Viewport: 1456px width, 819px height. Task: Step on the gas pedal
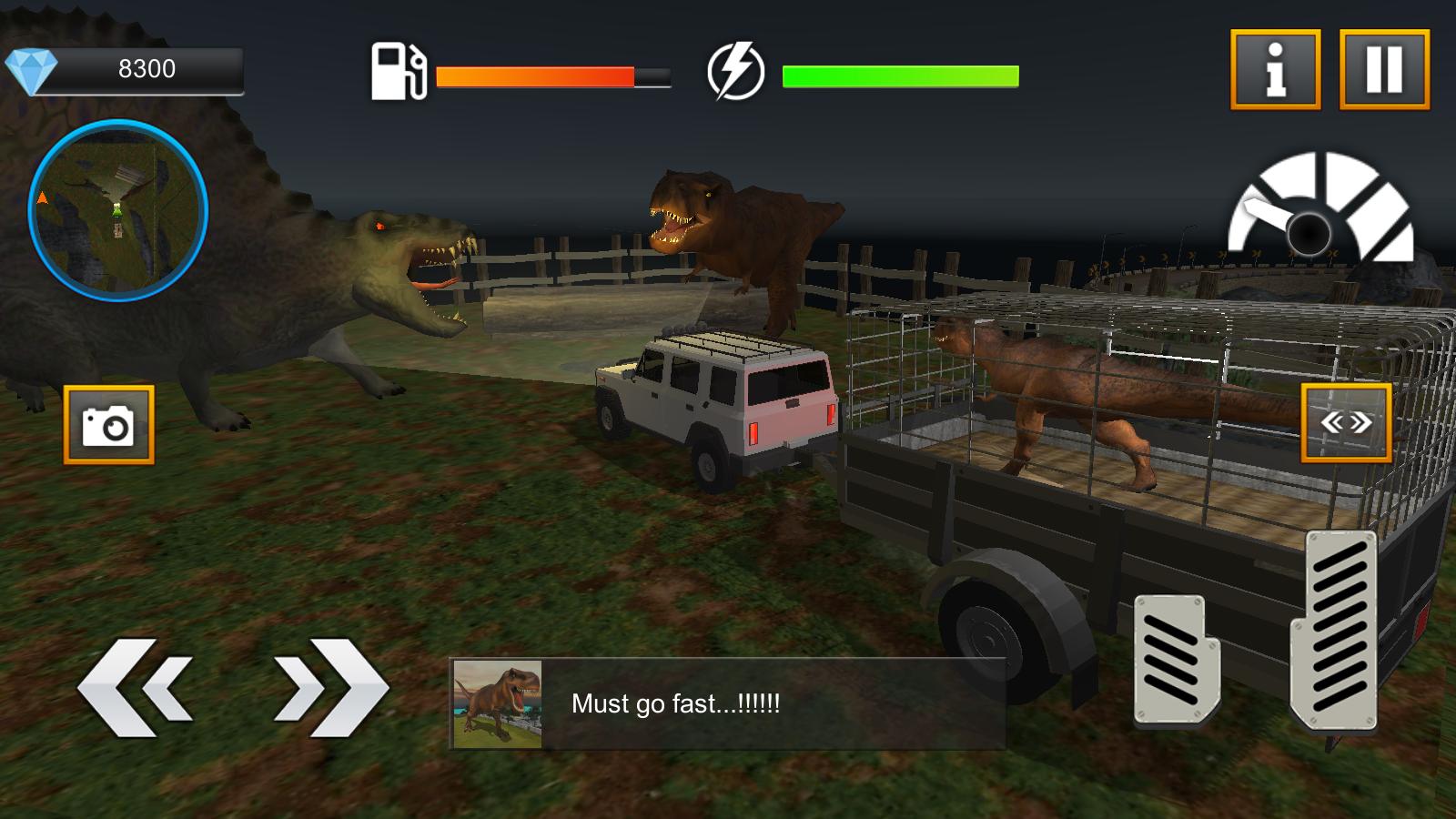point(1338,630)
